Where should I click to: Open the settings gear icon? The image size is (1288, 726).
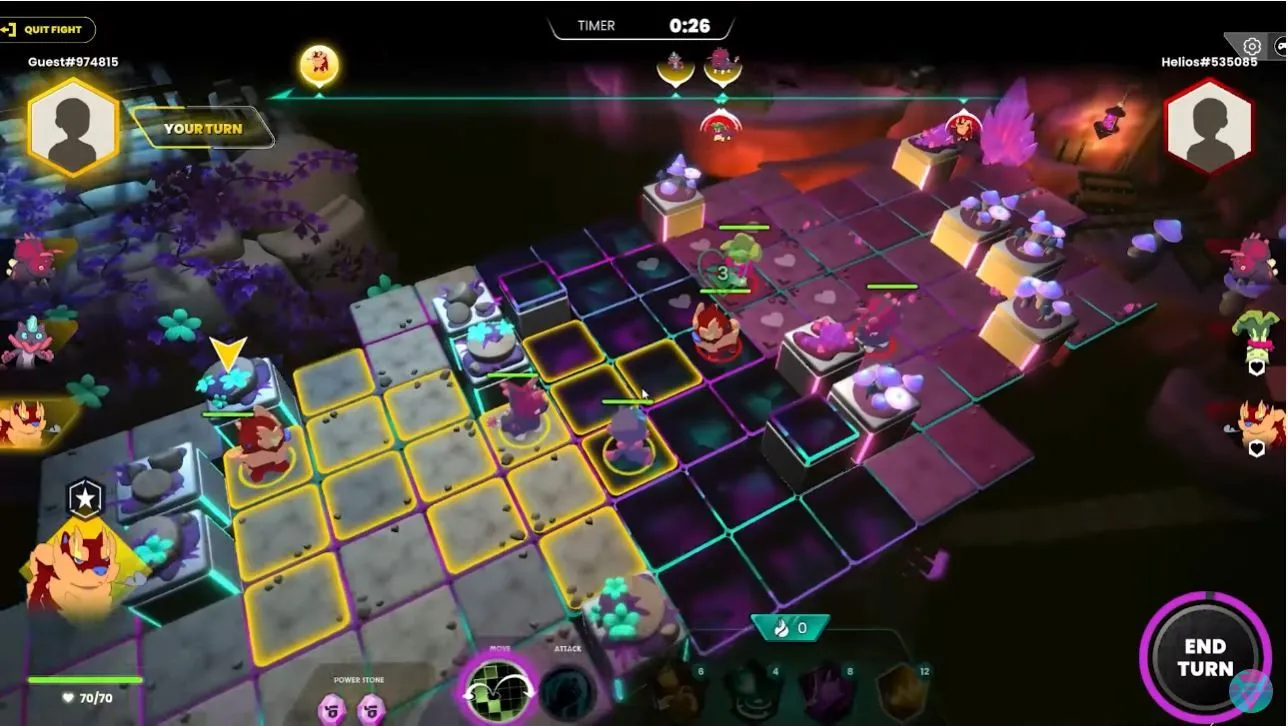(1251, 46)
